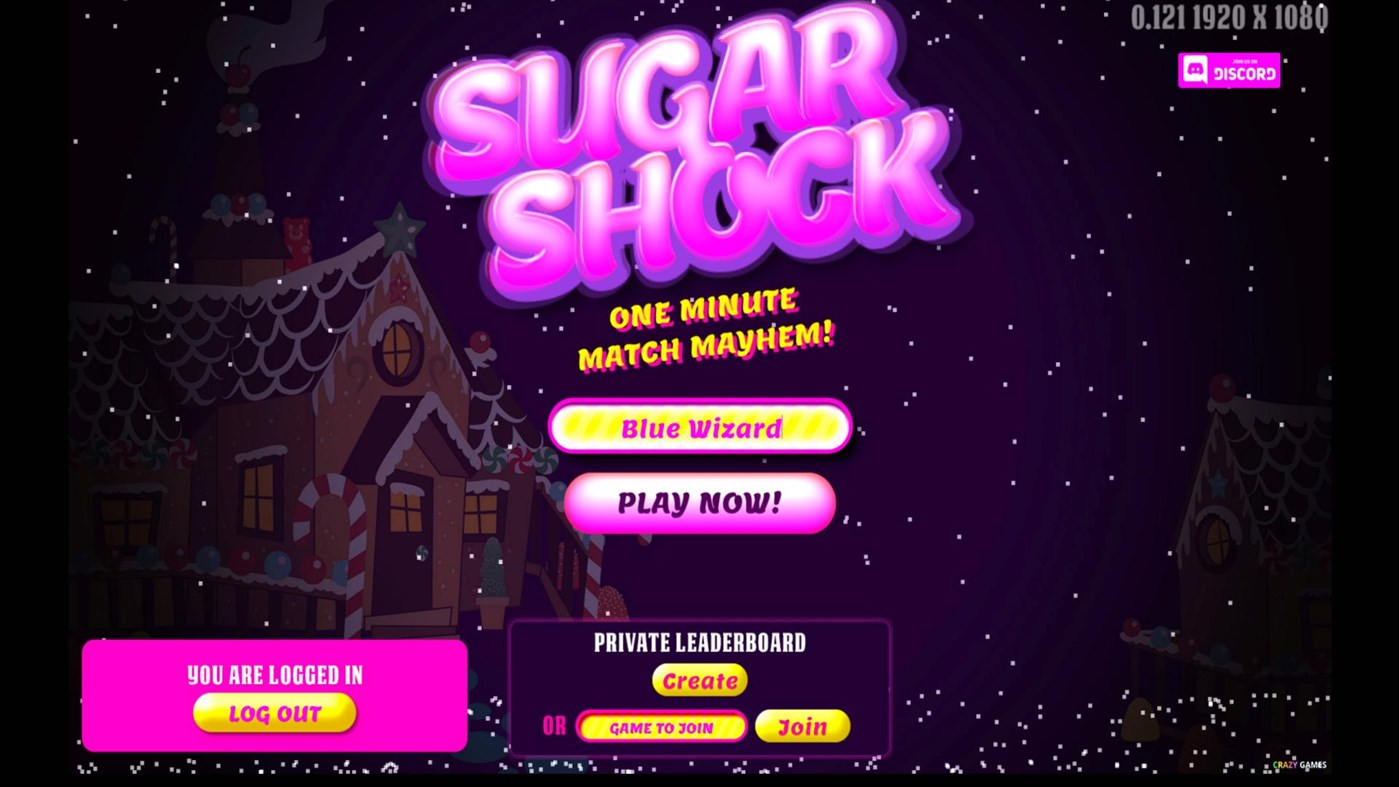
Task: Click the YOU ARE LOGGED IN banner
Action: point(274,675)
